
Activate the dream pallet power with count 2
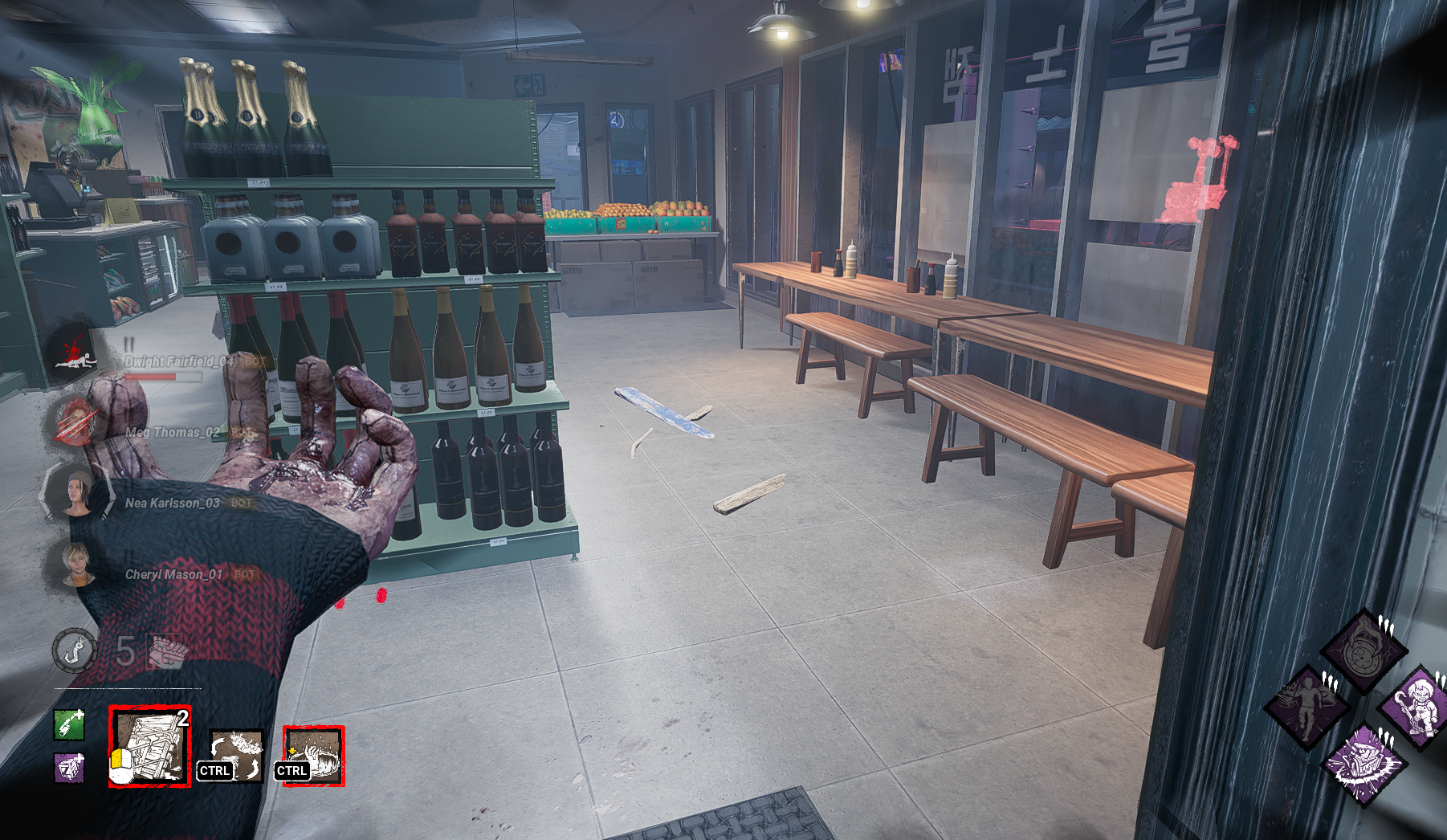pos(150,747)
